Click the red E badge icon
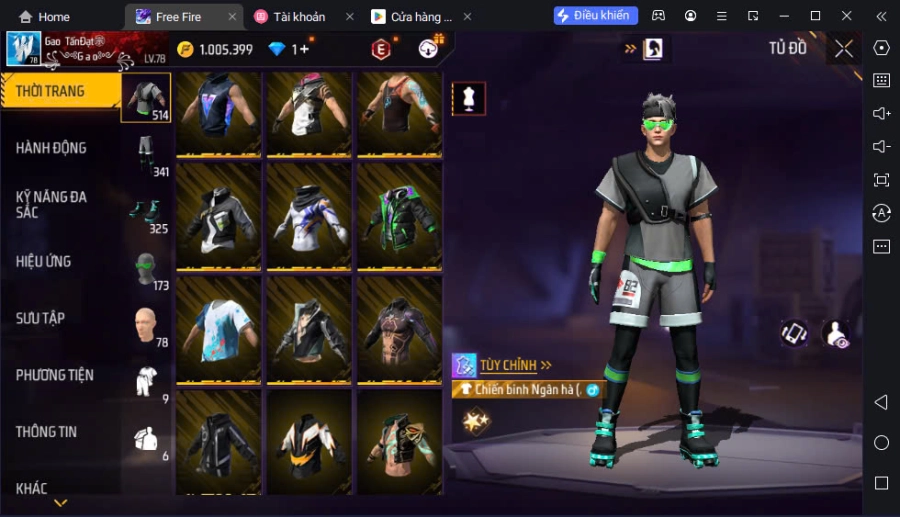This screenshot has width=900, height=517. click(x=381, y=49)
